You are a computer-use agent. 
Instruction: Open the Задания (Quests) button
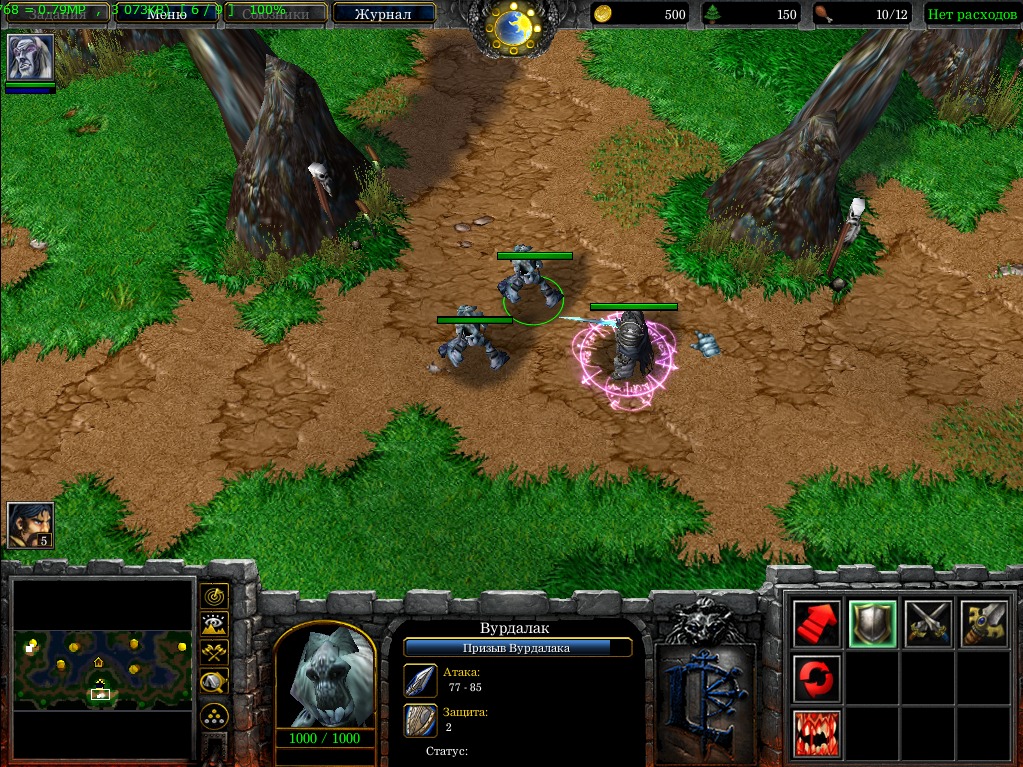pos(55,14)
